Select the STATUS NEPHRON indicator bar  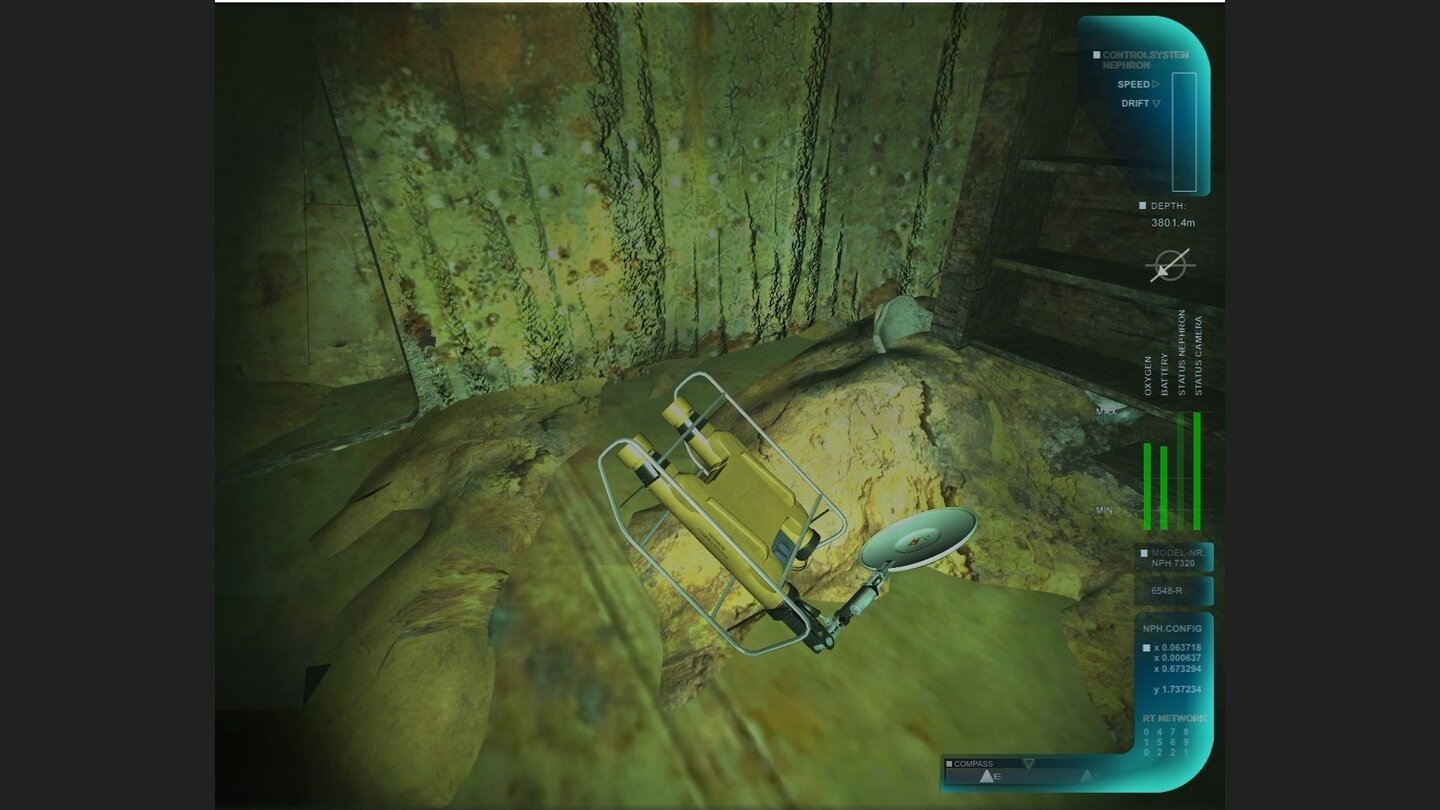tap(1182, 470)
